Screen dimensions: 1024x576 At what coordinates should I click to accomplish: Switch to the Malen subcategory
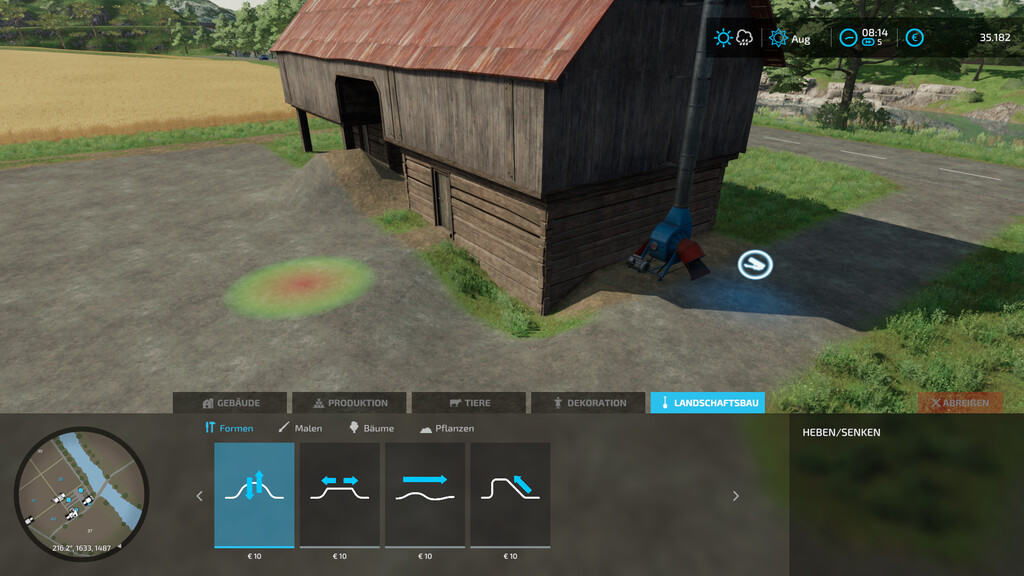pos(300,428)
